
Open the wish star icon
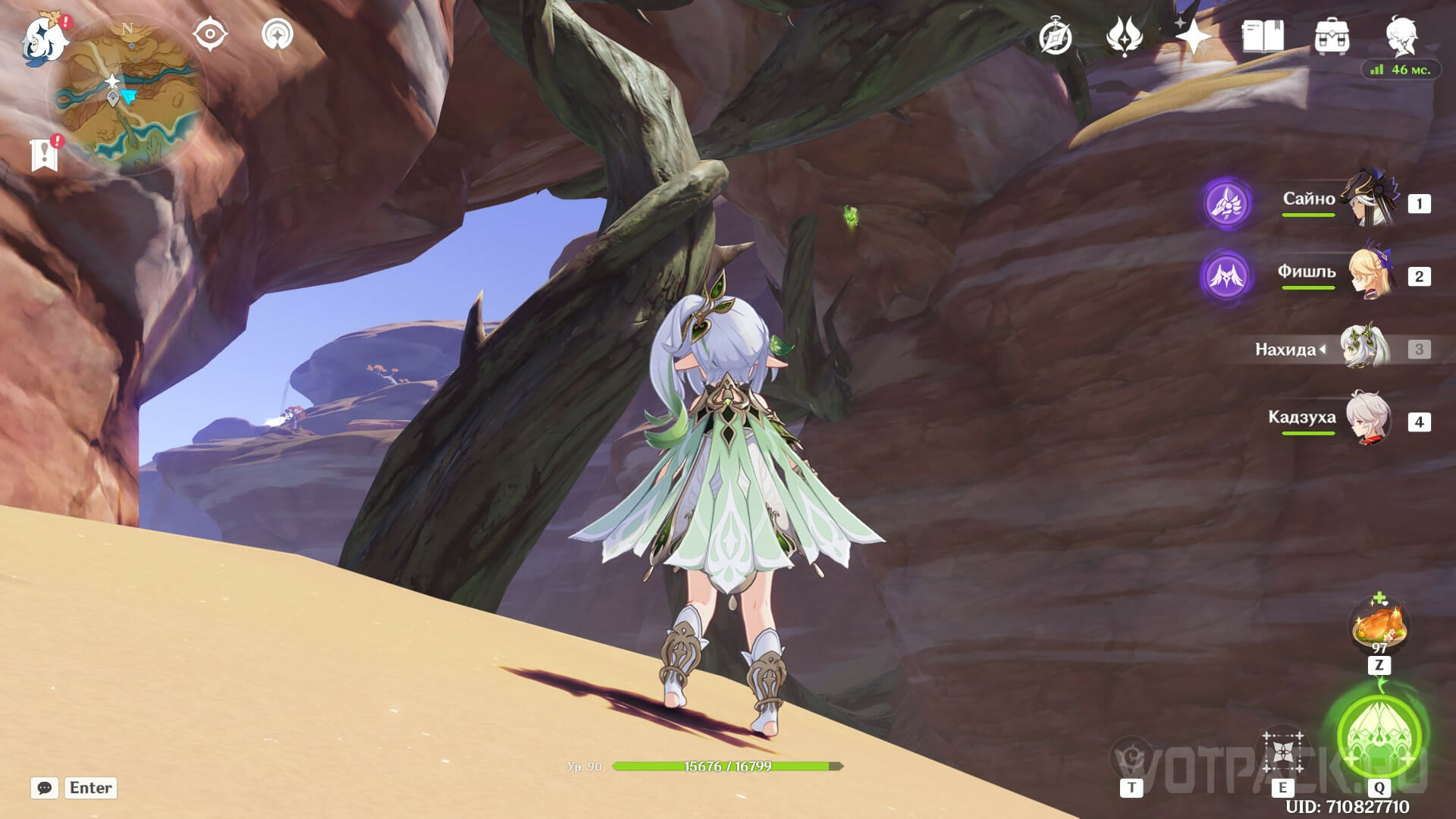pyautogui.click(x=1192, y=36)
